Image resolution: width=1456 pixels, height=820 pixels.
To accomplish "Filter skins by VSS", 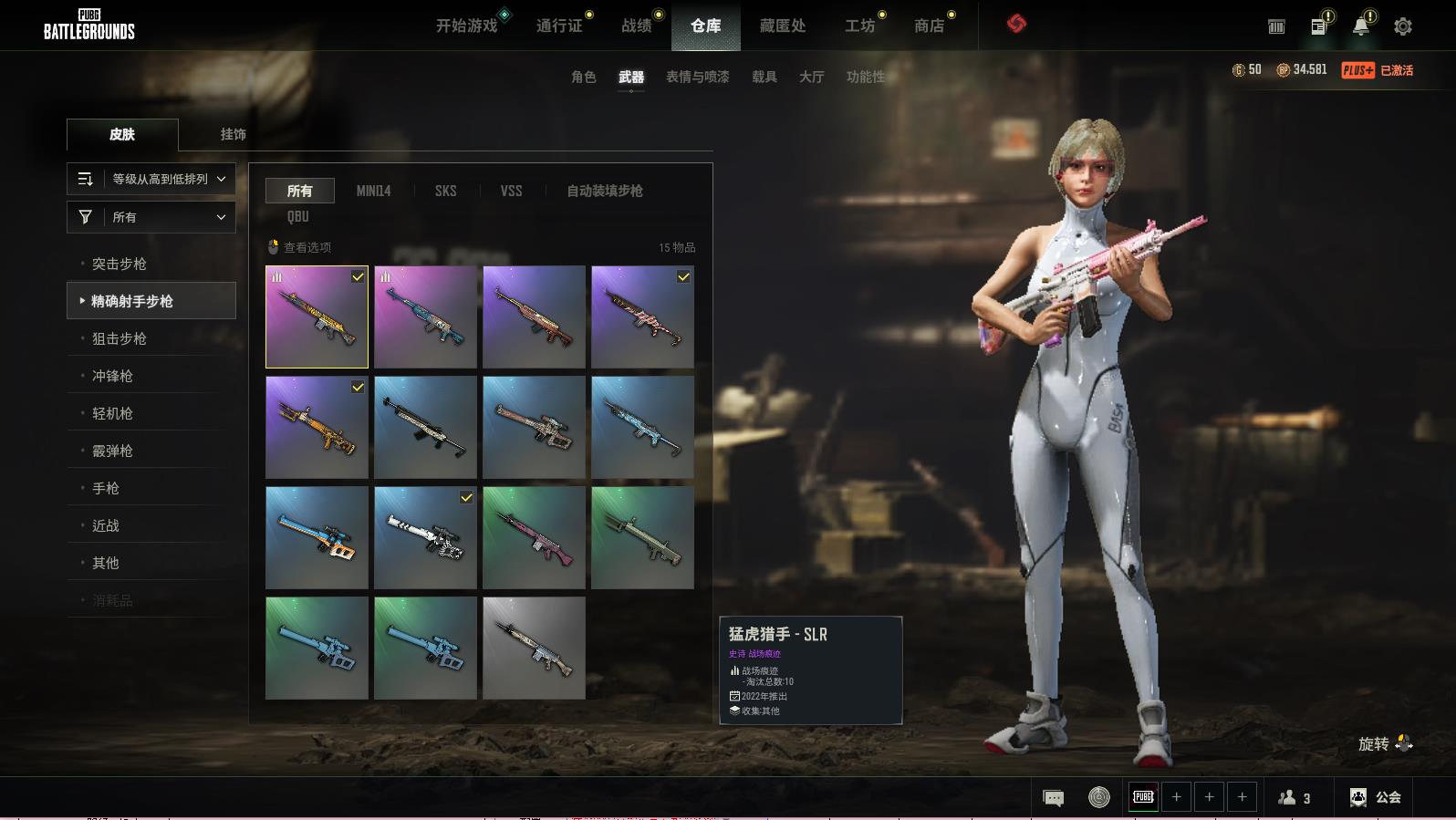I will point(511,191).
